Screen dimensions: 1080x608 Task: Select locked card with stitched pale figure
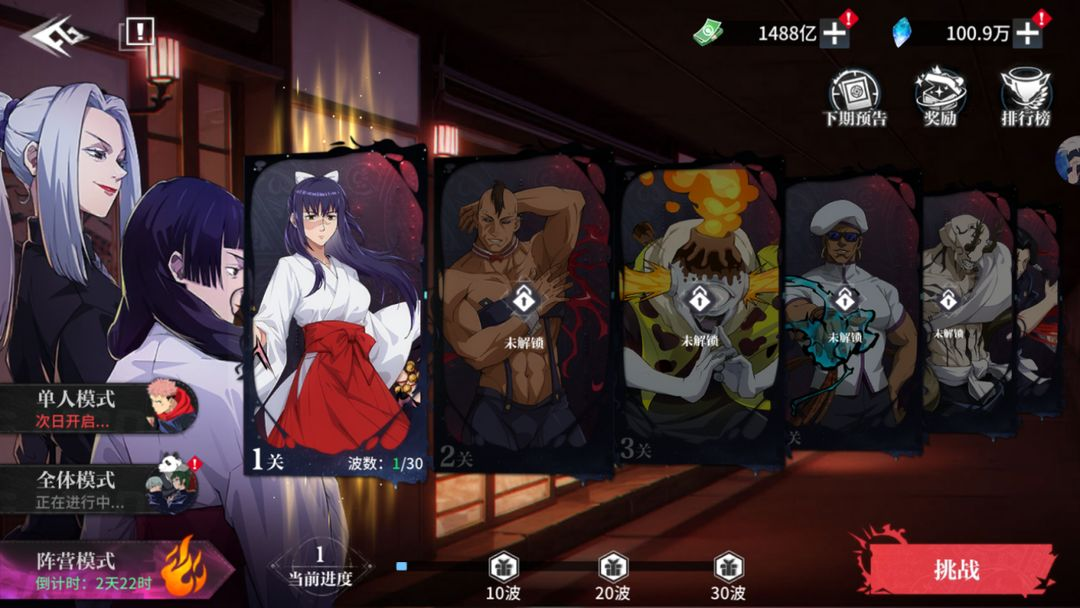pyautogui.click(x=962, y=310)
